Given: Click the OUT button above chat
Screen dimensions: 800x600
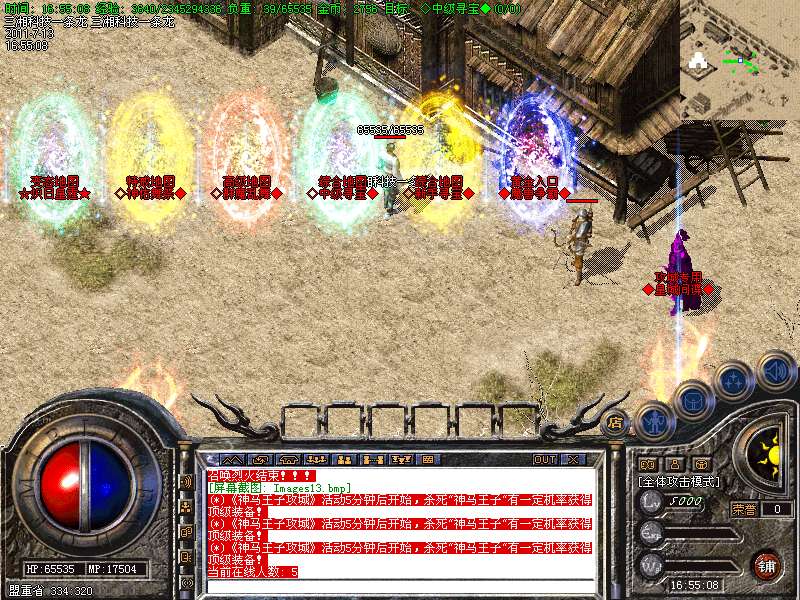Looking at the screenshot, I should (544, 459).
